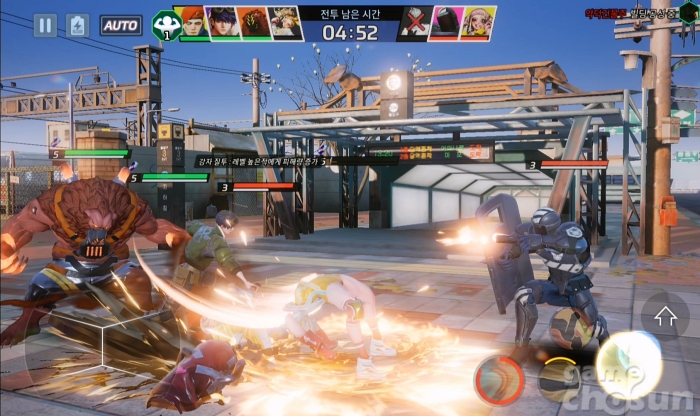Tap the battery-style icon beside pause
Image resolution: width=700 pixels, height=416 pixels.
click(x=78, y=25)
